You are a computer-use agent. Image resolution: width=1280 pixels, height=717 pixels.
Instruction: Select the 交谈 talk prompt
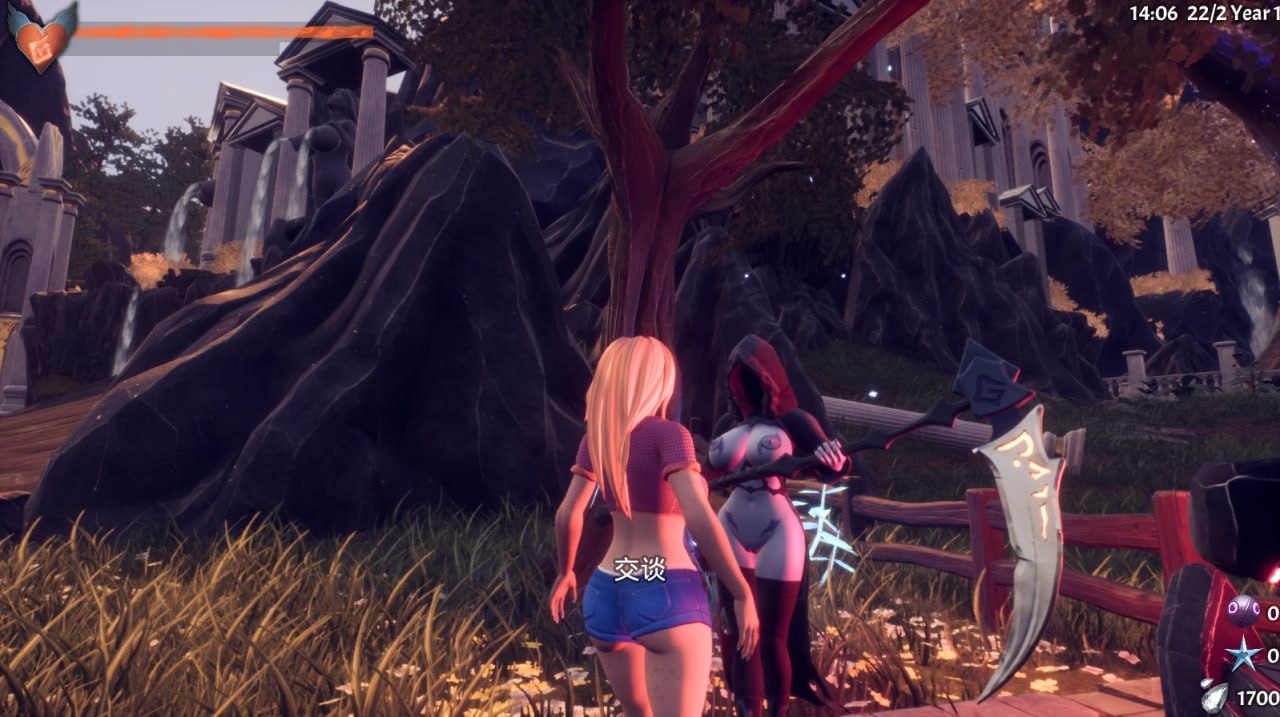639,569
